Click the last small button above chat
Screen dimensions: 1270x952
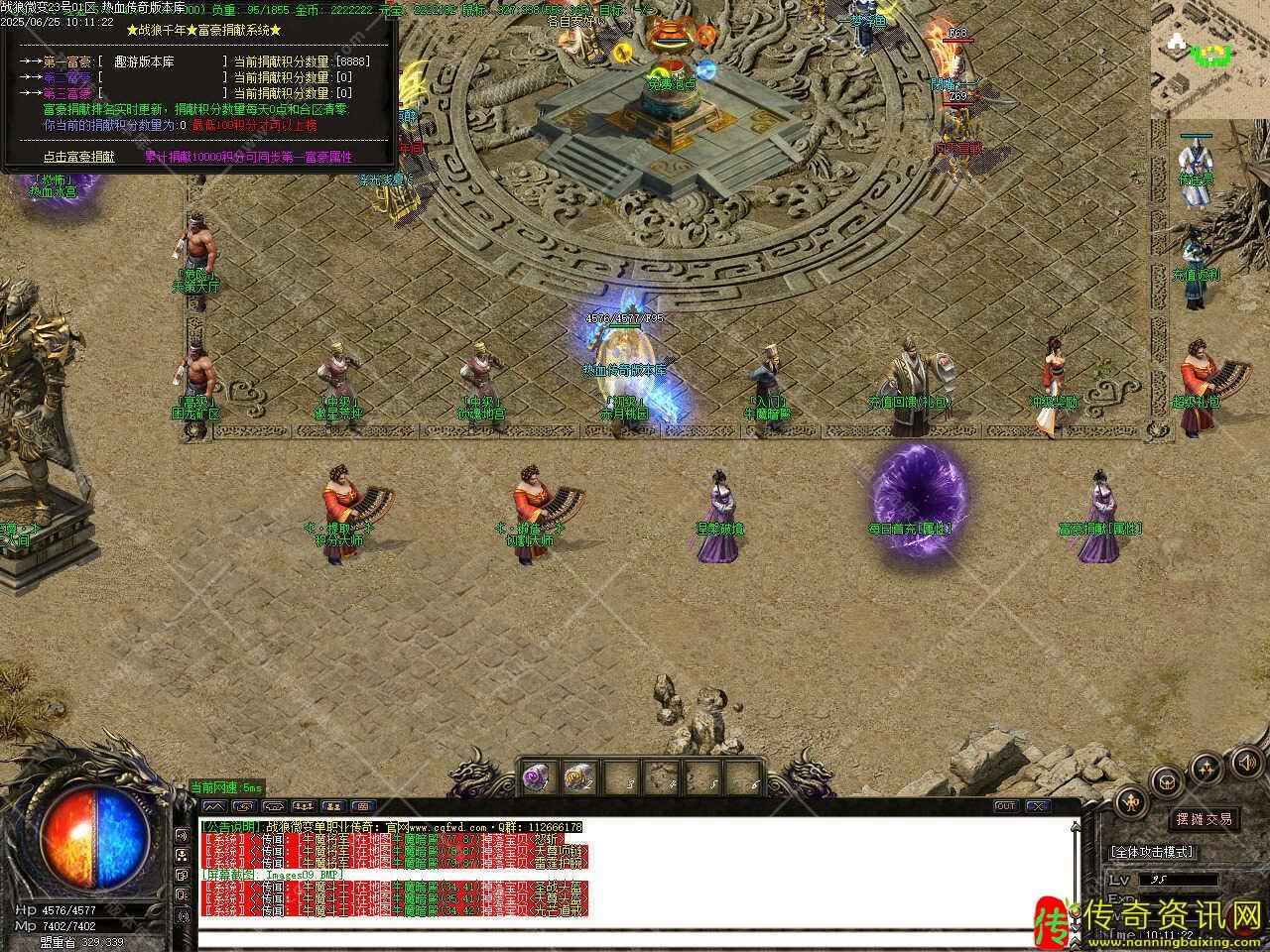click(363, 806)
